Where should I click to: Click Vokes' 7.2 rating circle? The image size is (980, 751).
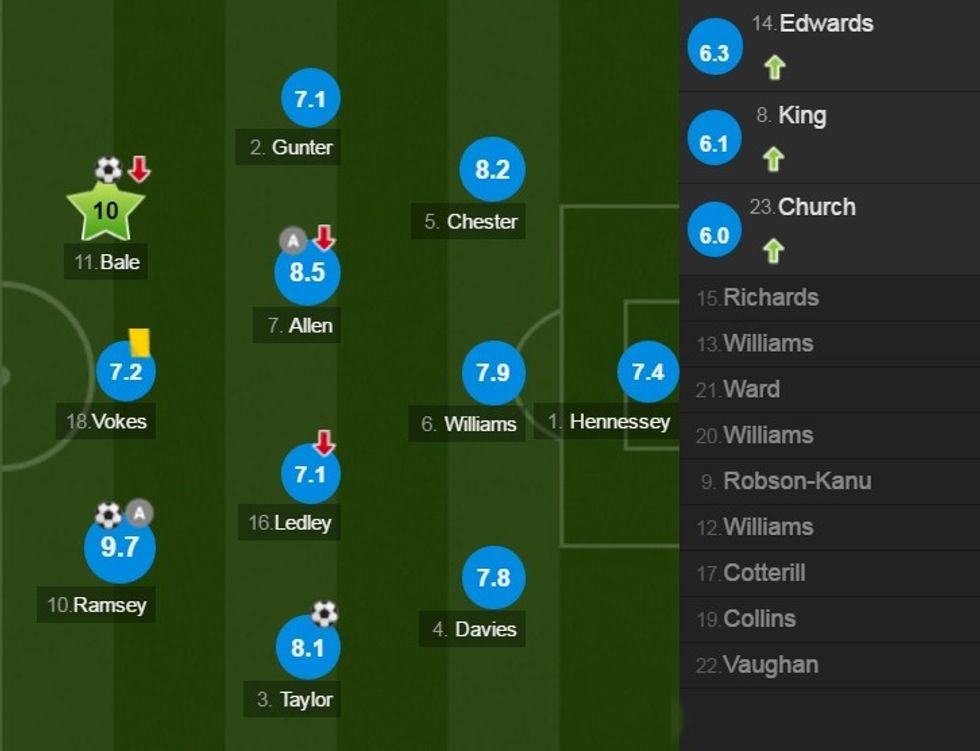pos(126,373)
